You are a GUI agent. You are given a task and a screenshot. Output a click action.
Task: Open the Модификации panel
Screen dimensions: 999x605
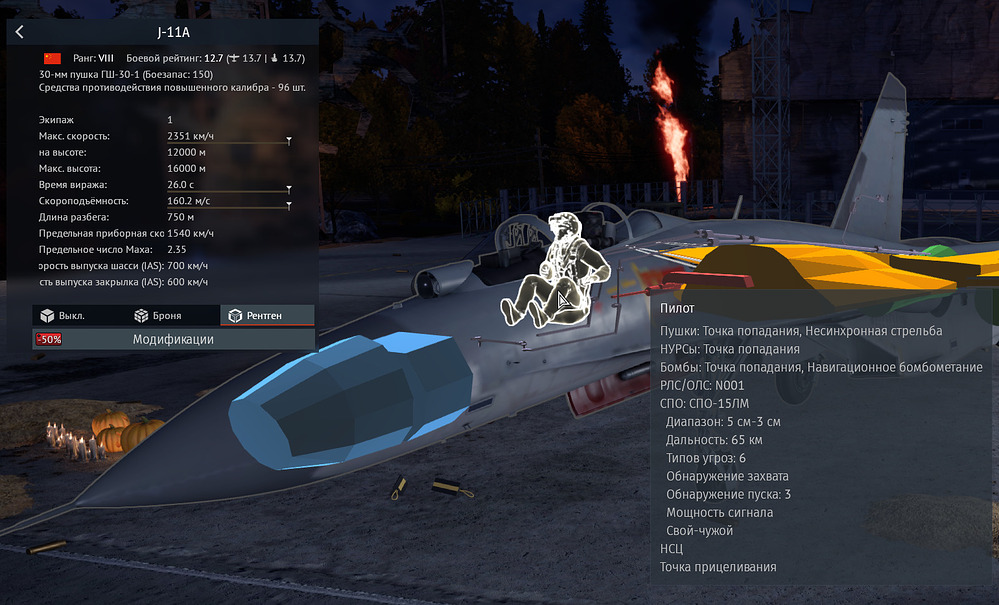click(x=173, y=339)
